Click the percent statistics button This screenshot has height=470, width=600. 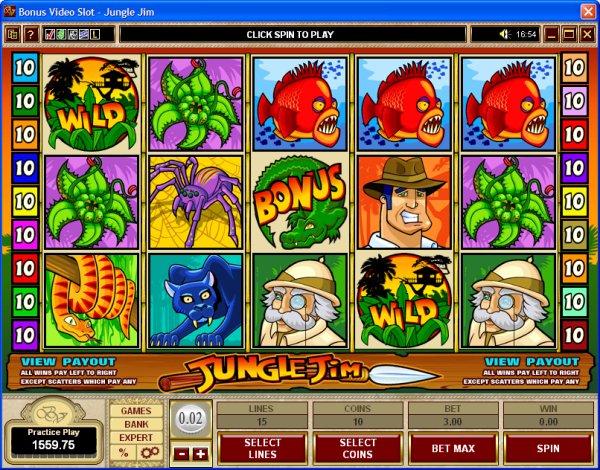pyautogui.click(x=123, y=453)
